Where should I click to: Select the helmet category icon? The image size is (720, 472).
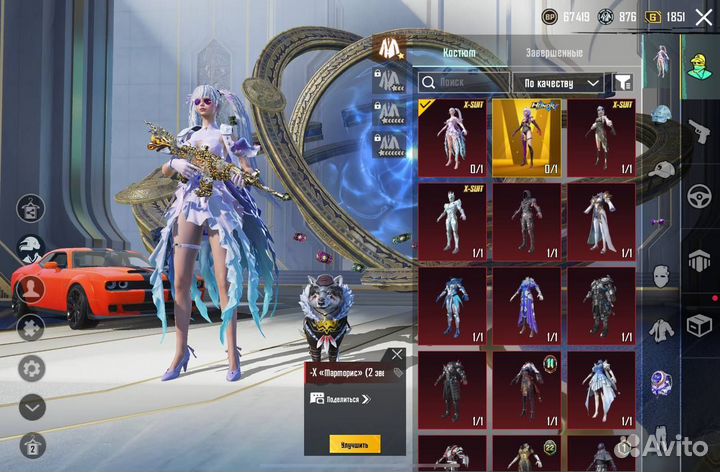660,113
